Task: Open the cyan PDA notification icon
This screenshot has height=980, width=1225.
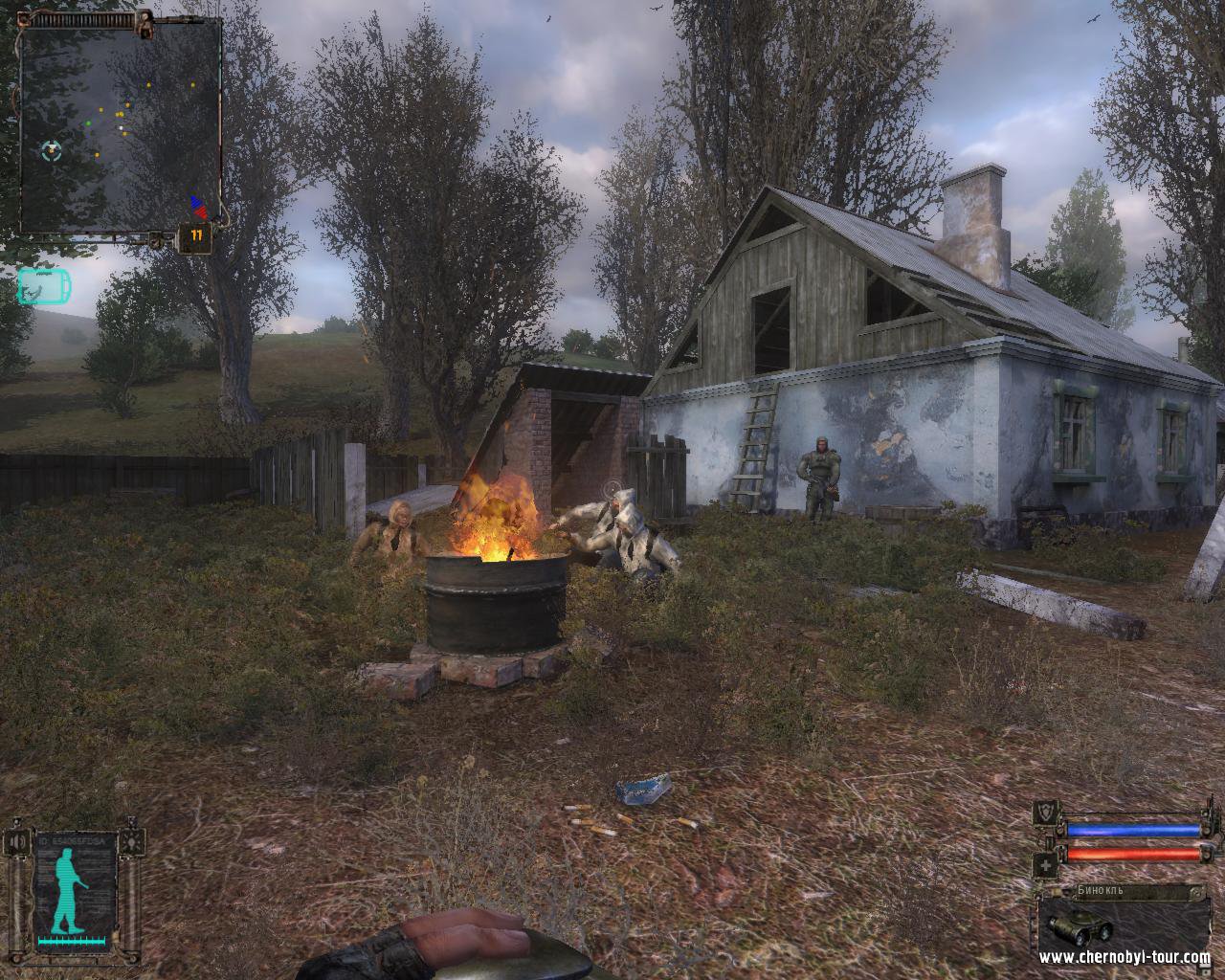Action: 43,285
